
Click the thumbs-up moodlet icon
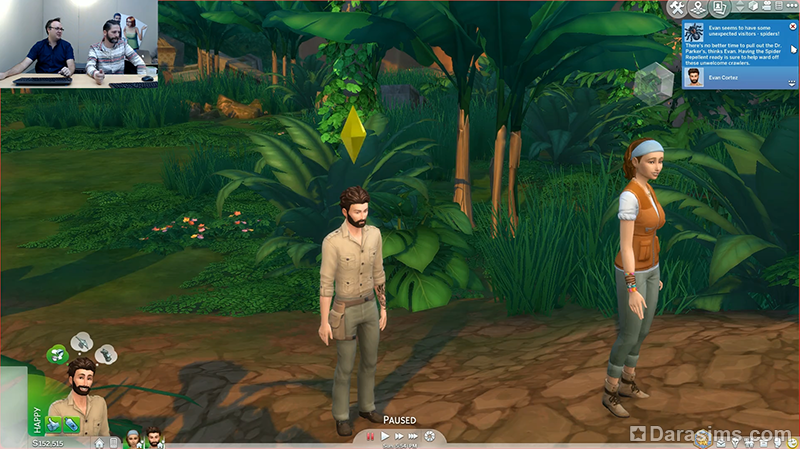pyautogui.click(x=53, y=424)
